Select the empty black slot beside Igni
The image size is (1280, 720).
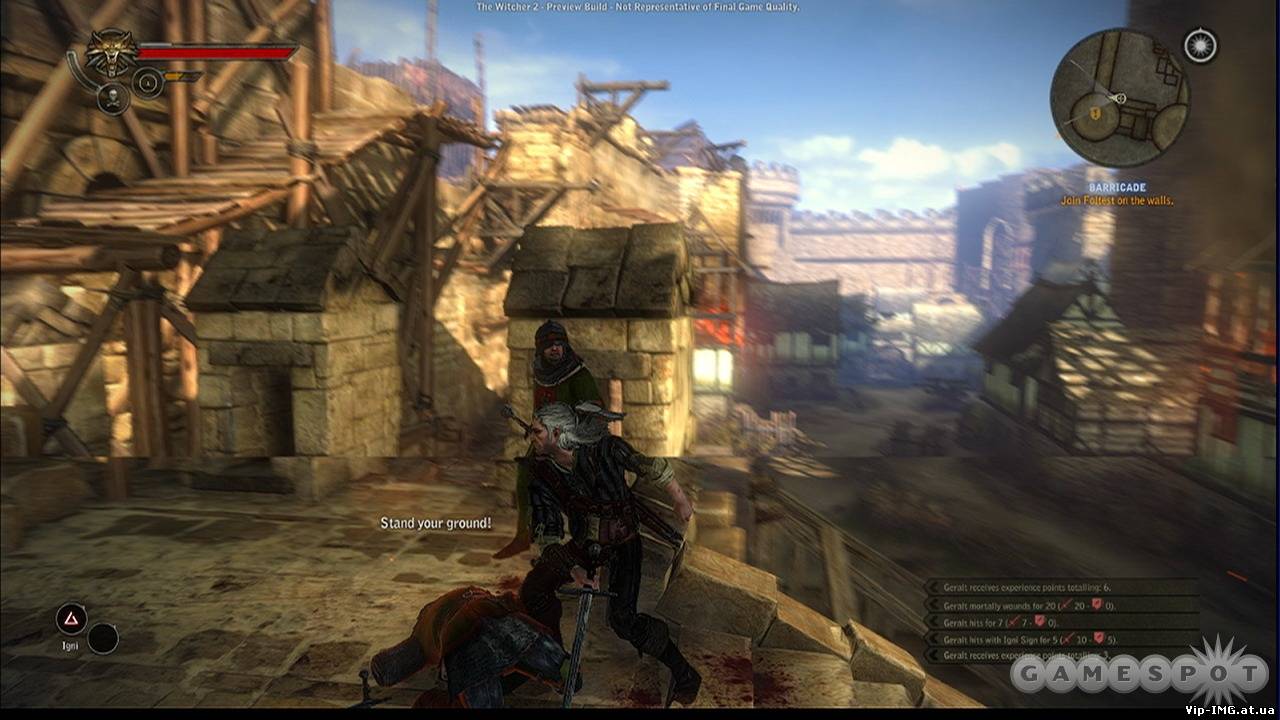coord(103,638)
